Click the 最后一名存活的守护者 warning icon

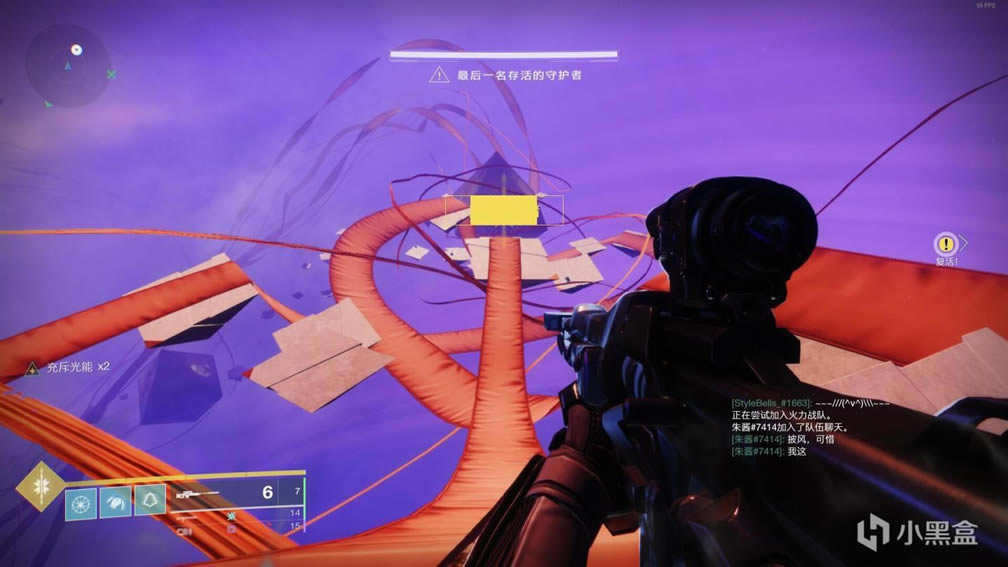(x=438, y=75)
